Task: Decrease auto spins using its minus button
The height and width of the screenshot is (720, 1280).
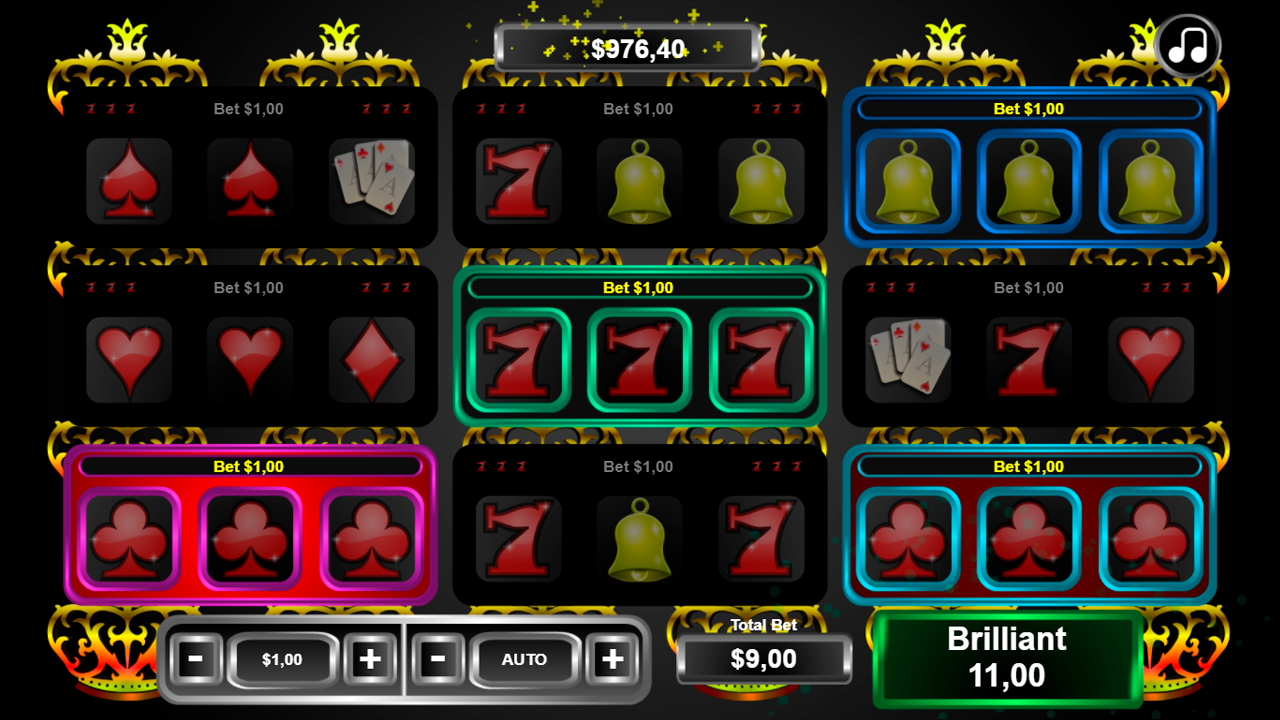Action: point(436,660)
